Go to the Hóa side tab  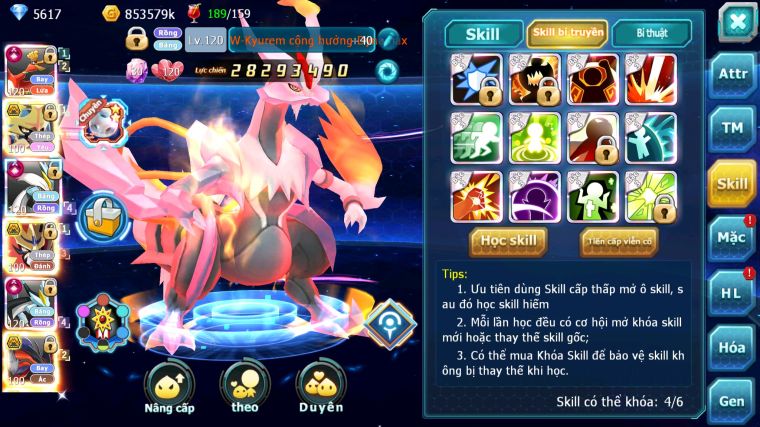[x=732, y=347]
